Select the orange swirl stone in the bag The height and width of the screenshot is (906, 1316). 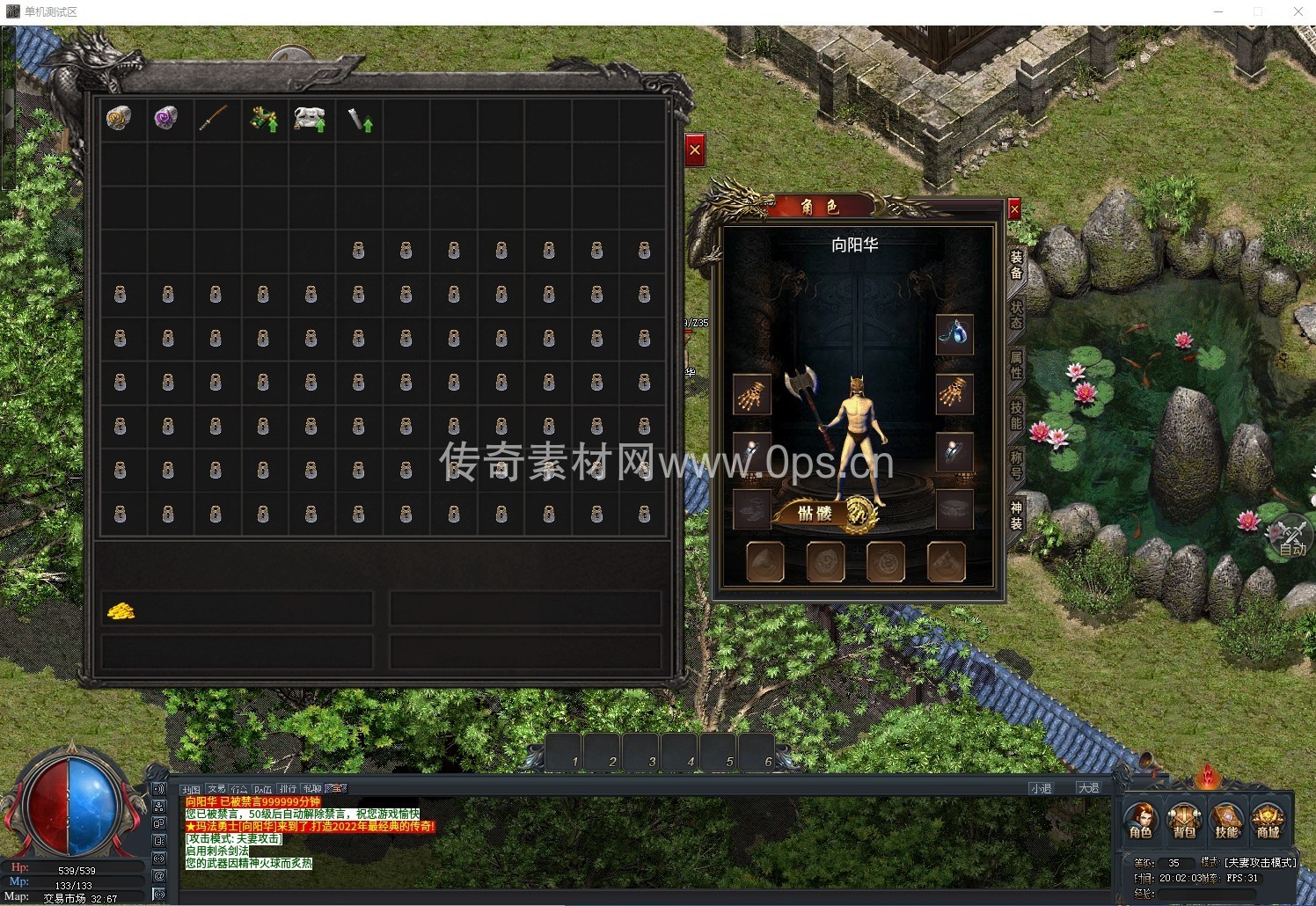[x=119, y=118]
